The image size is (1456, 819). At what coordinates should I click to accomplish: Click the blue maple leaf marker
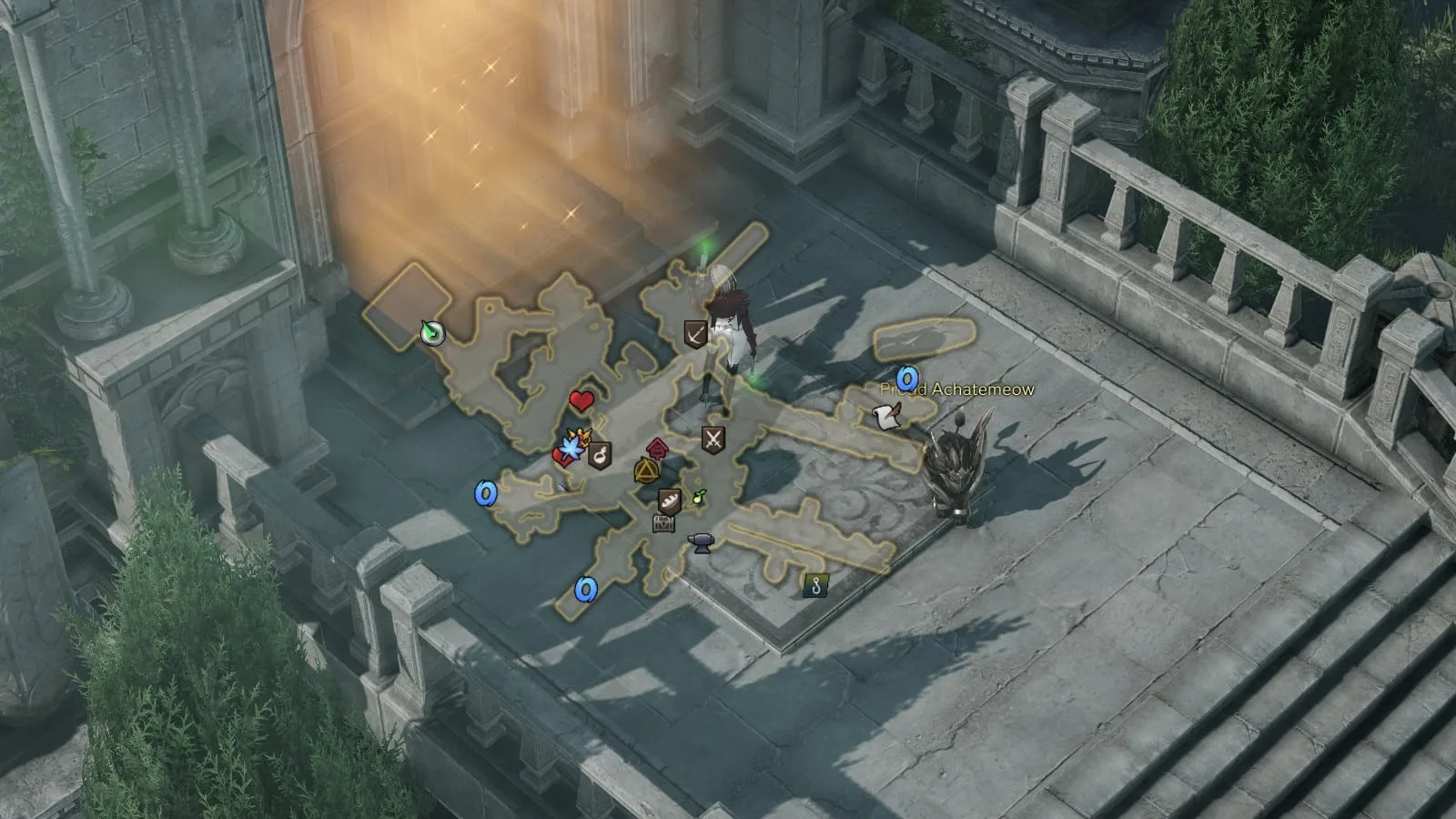[572, 447]
